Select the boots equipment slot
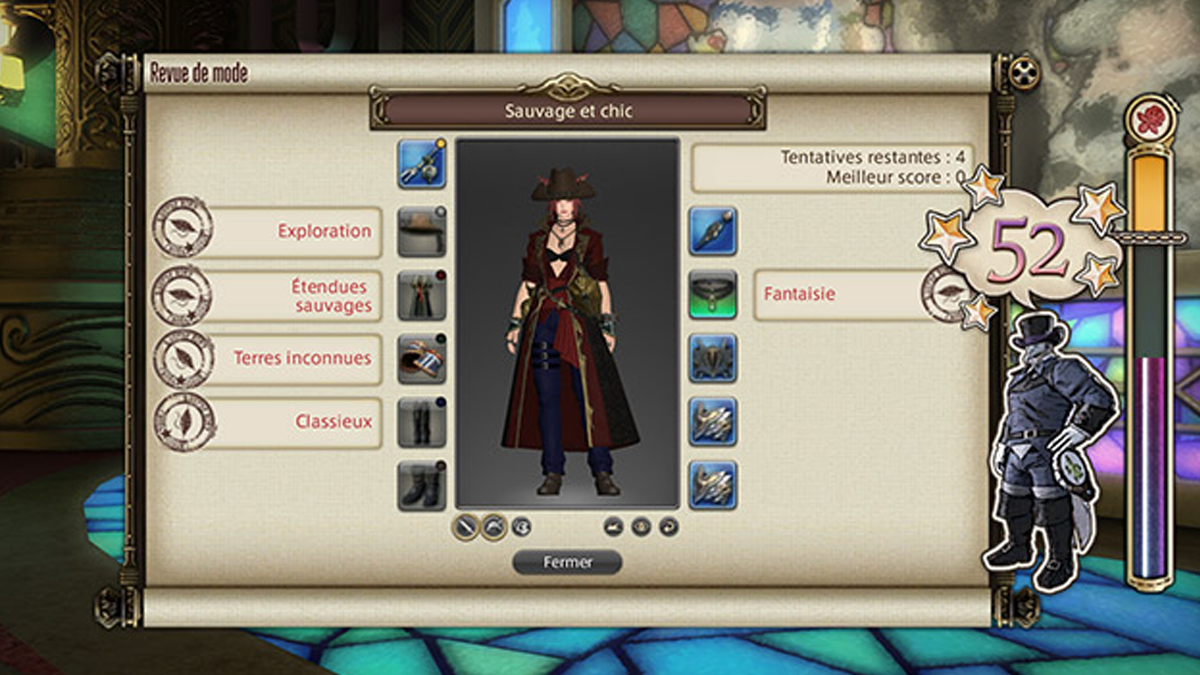 (x=422, y=486)
